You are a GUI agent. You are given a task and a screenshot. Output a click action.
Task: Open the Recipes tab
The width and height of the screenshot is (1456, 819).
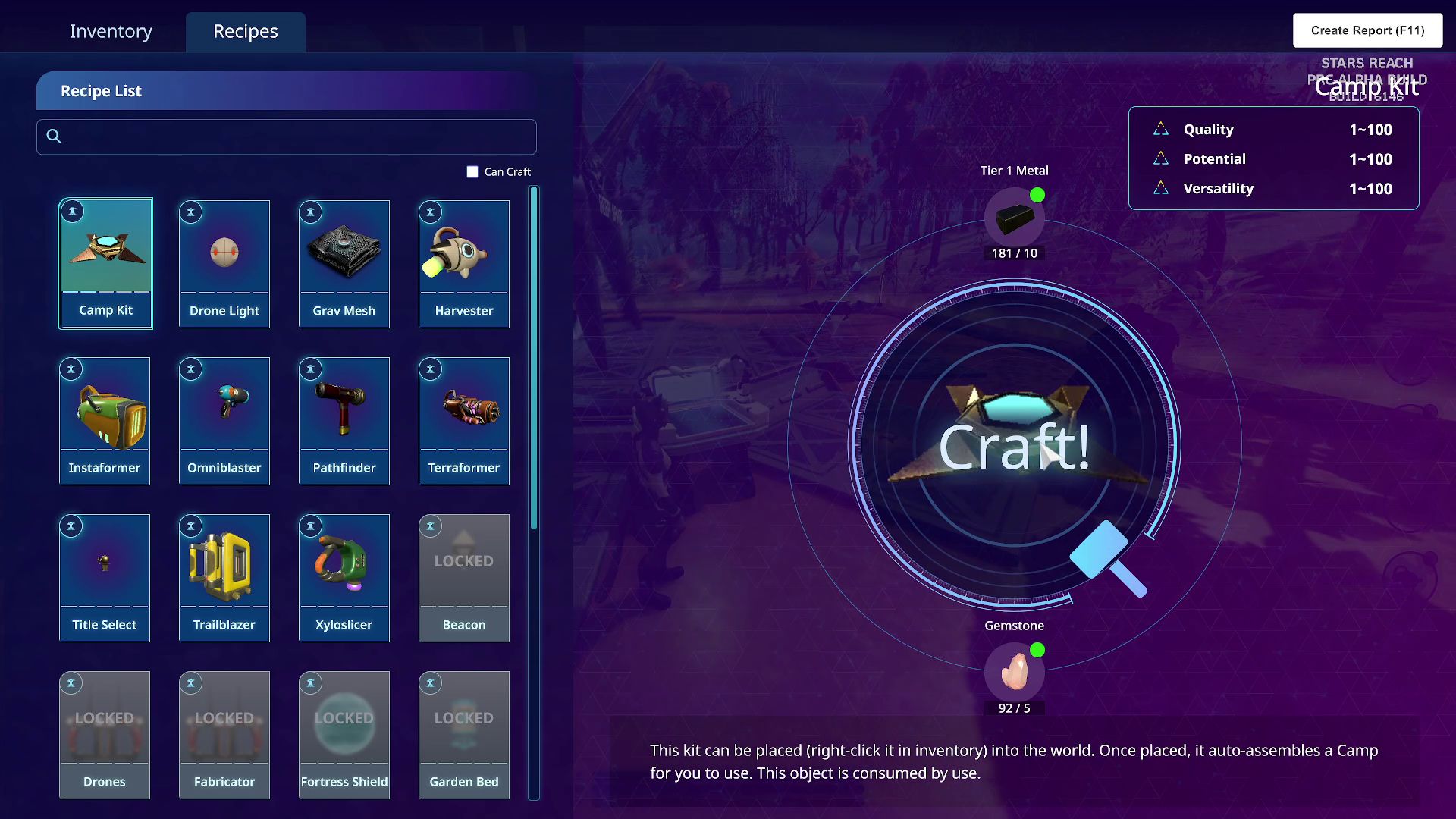[245, 31]
